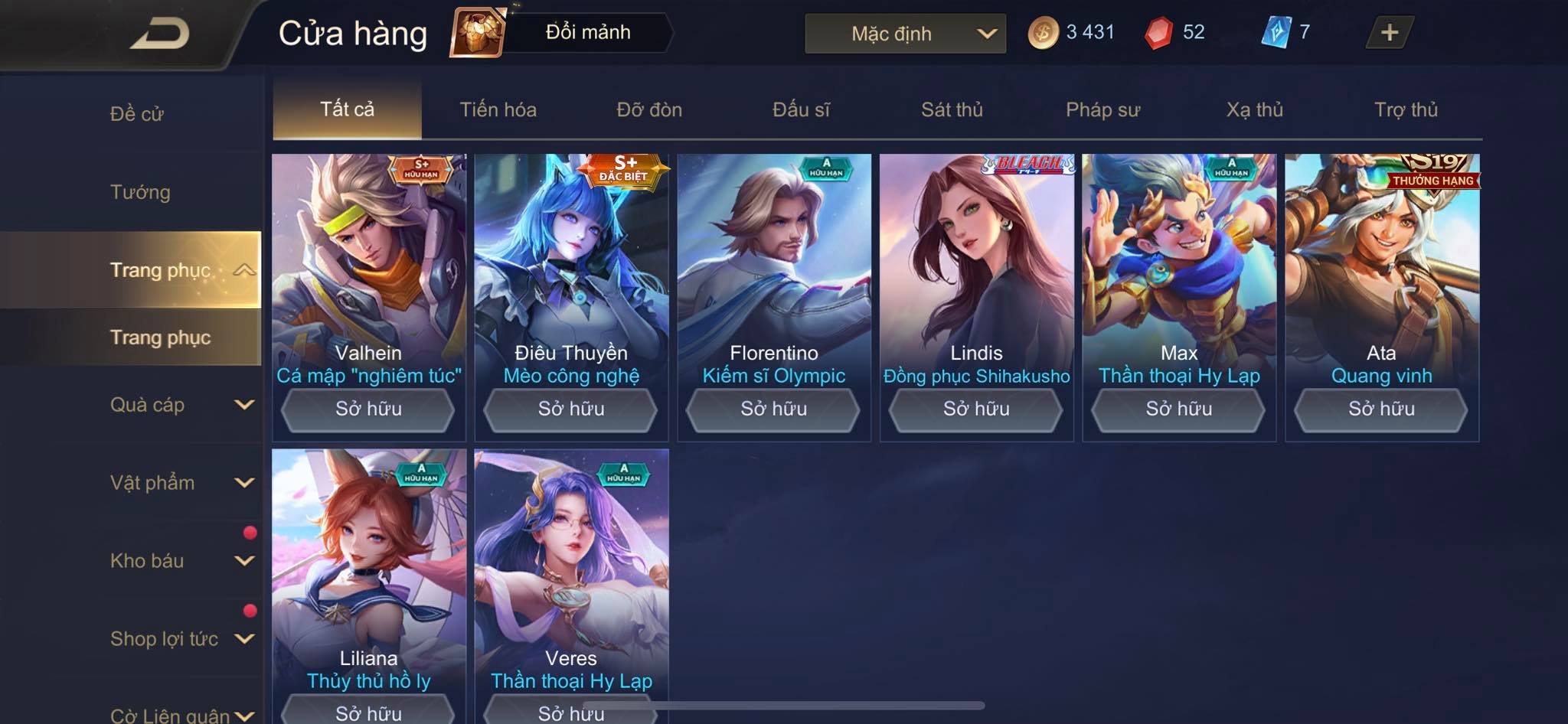Screen dimensions: 1568x724
Task: Add currency with the plus button
Action: [x=1389, y=32]
